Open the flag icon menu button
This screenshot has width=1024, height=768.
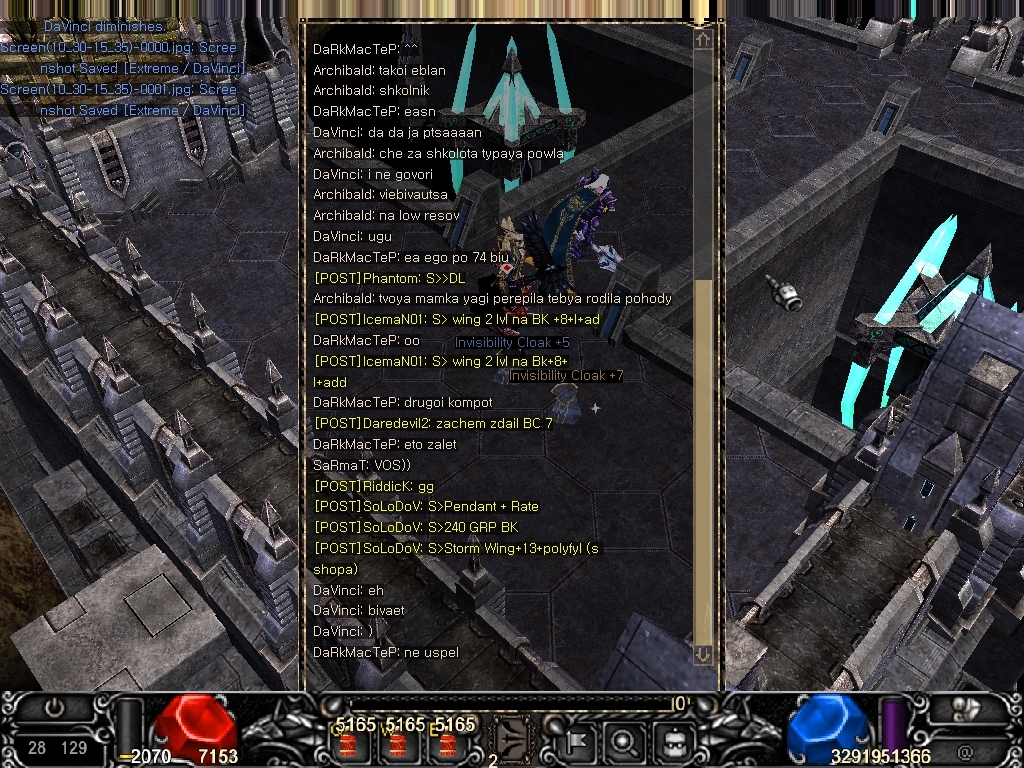(577, 742)
